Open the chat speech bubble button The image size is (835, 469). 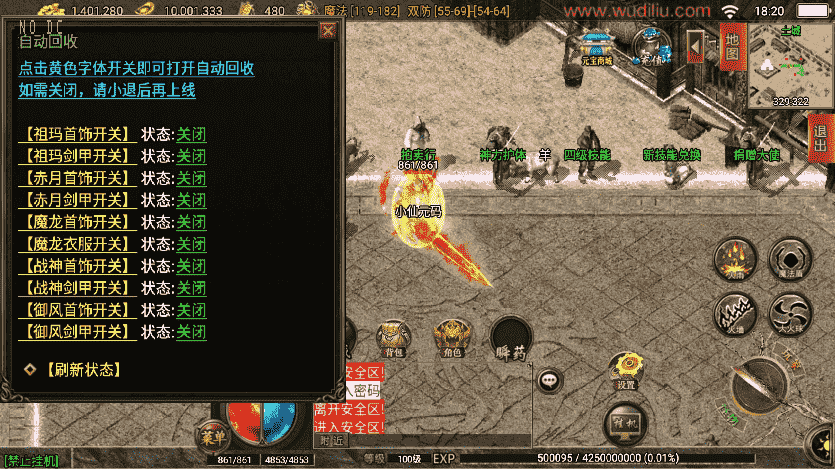coord(549,380)
